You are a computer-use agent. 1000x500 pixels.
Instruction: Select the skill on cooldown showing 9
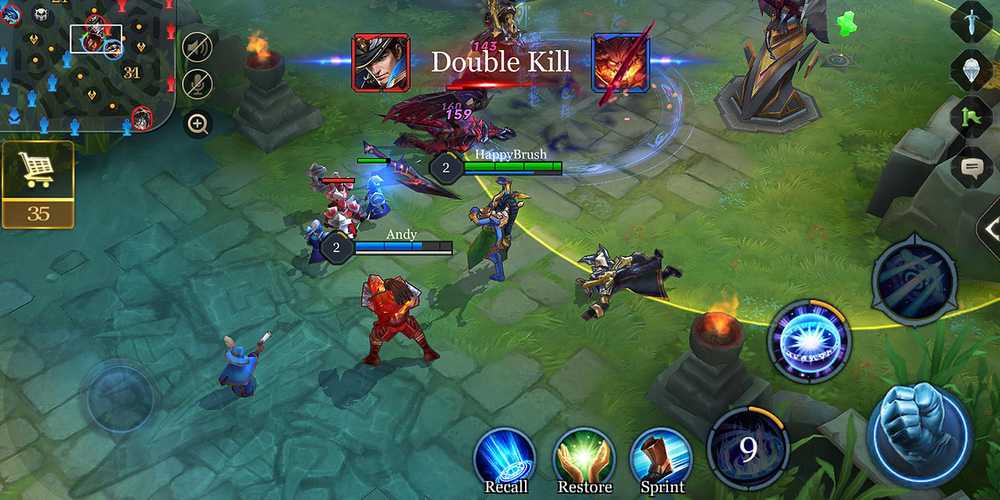tap(748, 448)
